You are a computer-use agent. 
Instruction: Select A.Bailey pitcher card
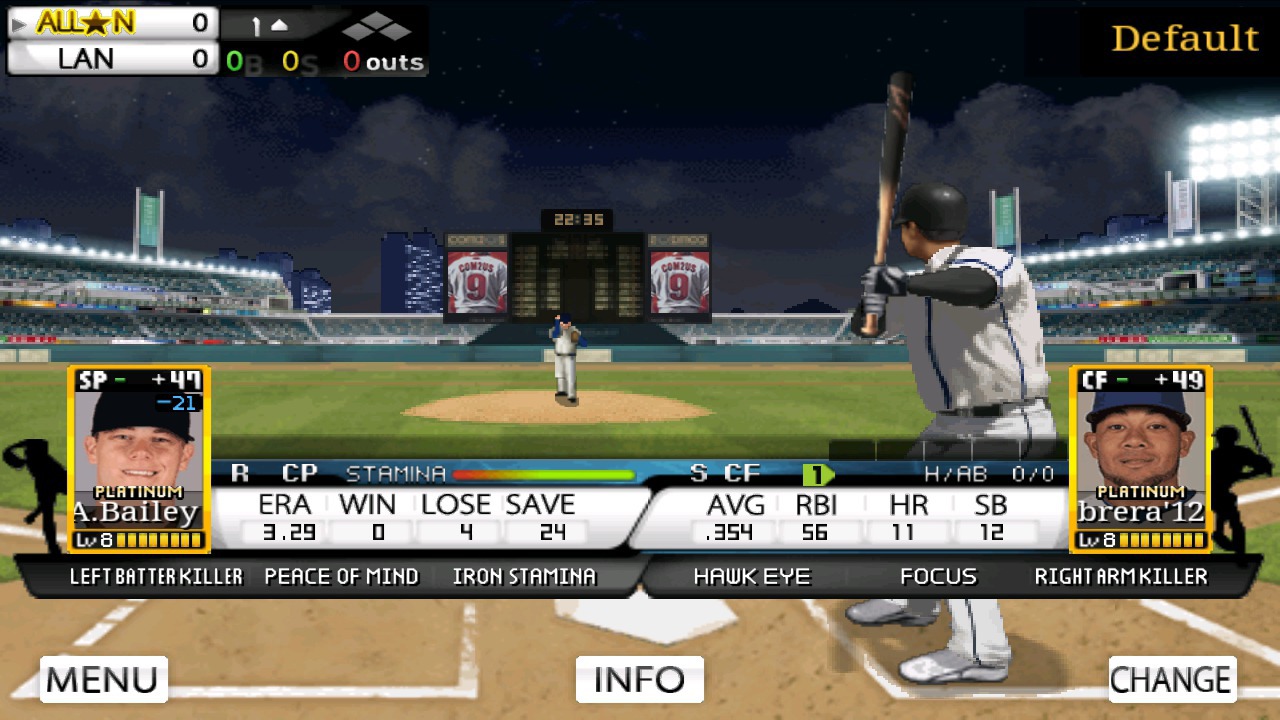[x=138, y=459]
